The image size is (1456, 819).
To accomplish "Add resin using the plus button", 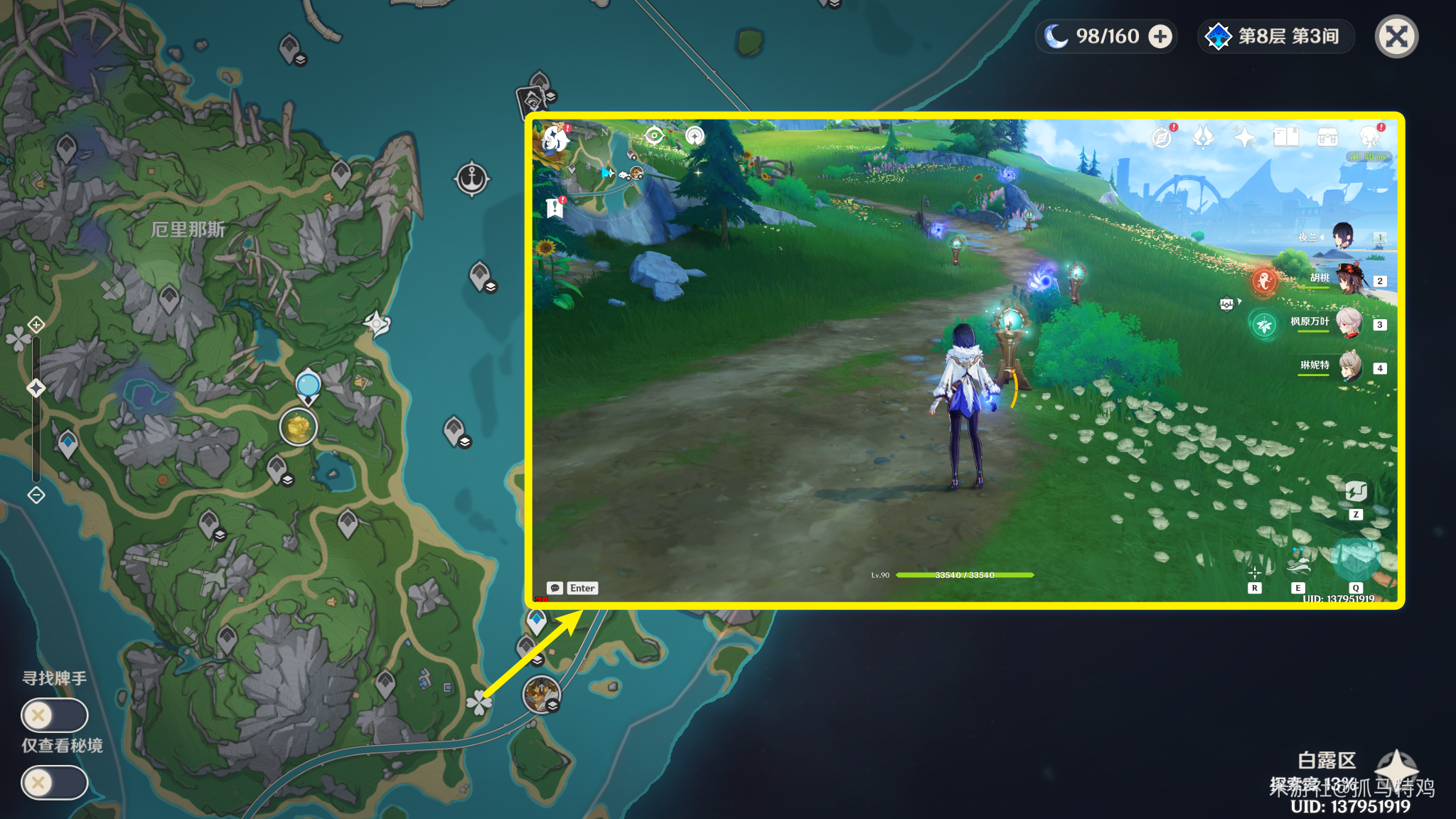I will [x=1160, y=37].
